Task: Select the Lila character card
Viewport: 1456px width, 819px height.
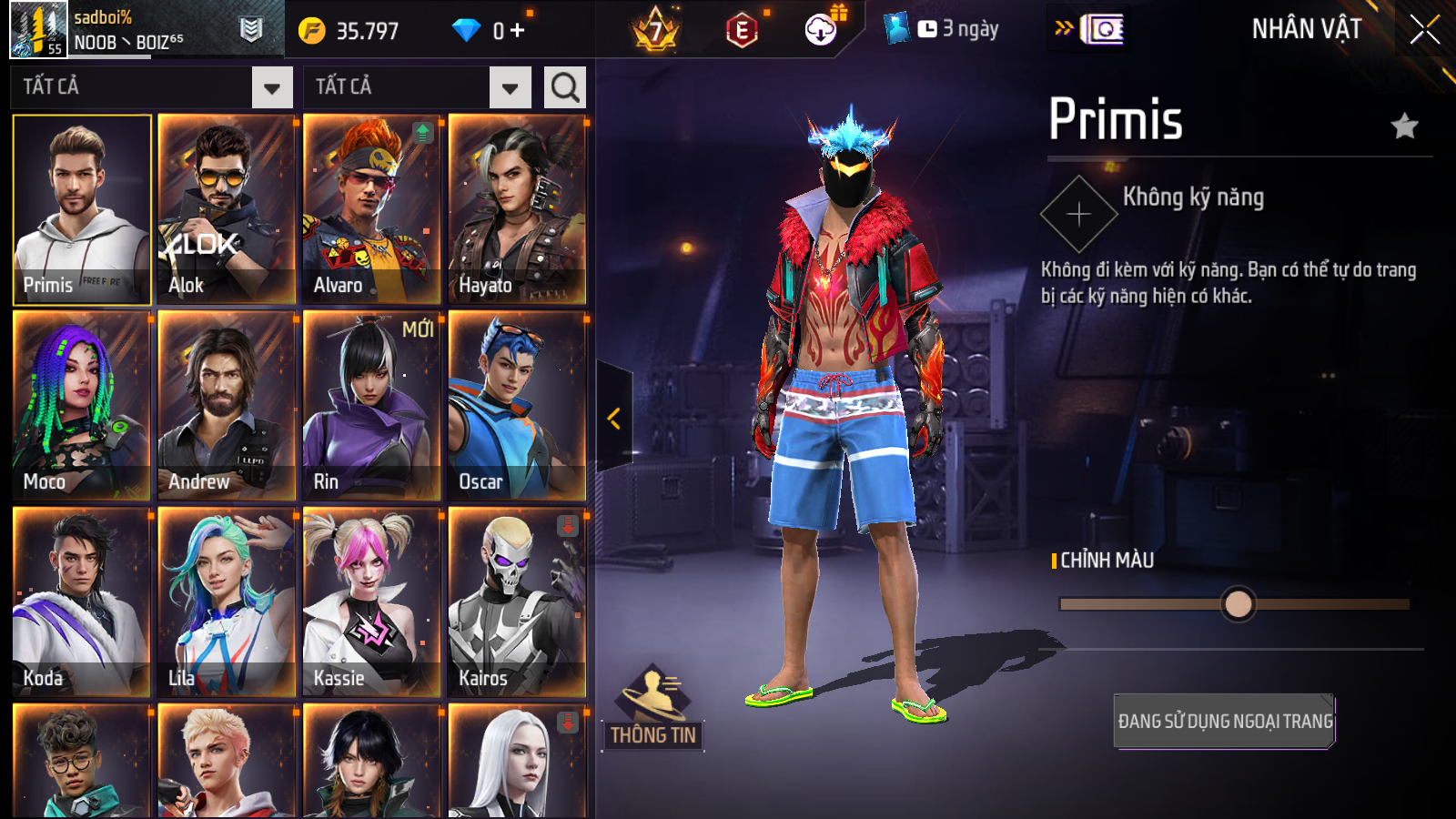Action: [x=227, y=602]
